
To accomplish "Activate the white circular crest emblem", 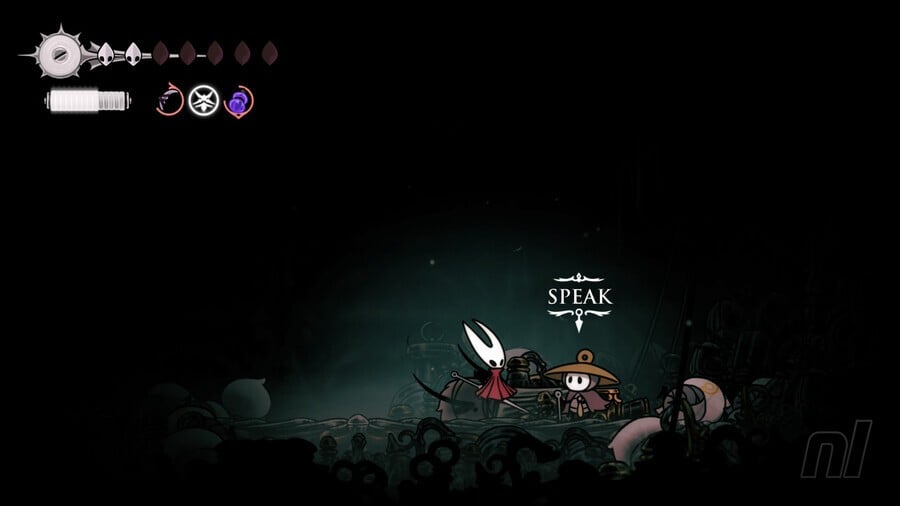I will pos(204,101).
